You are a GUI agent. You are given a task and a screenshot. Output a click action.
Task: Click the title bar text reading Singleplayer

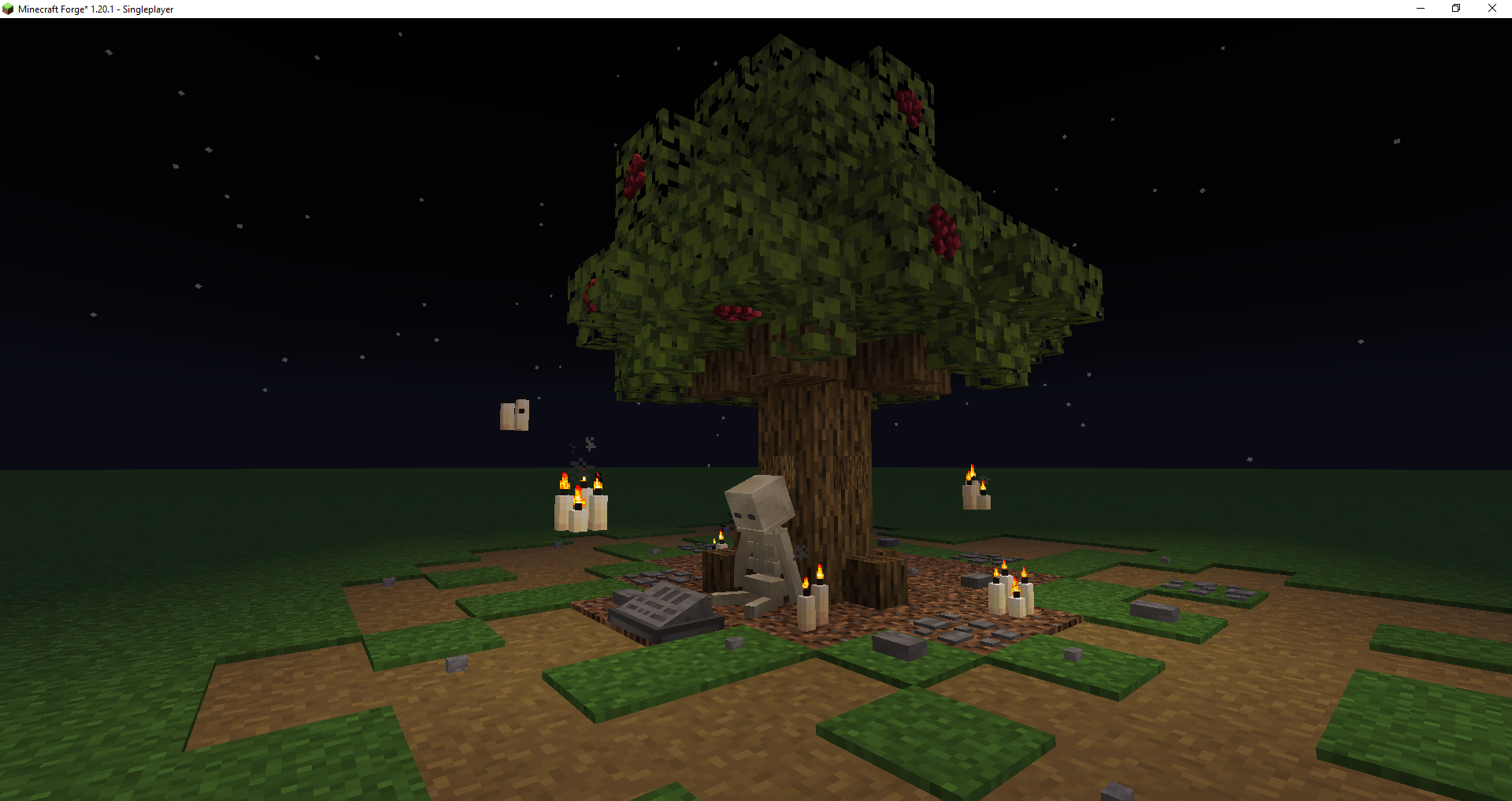tap(146, 9)
